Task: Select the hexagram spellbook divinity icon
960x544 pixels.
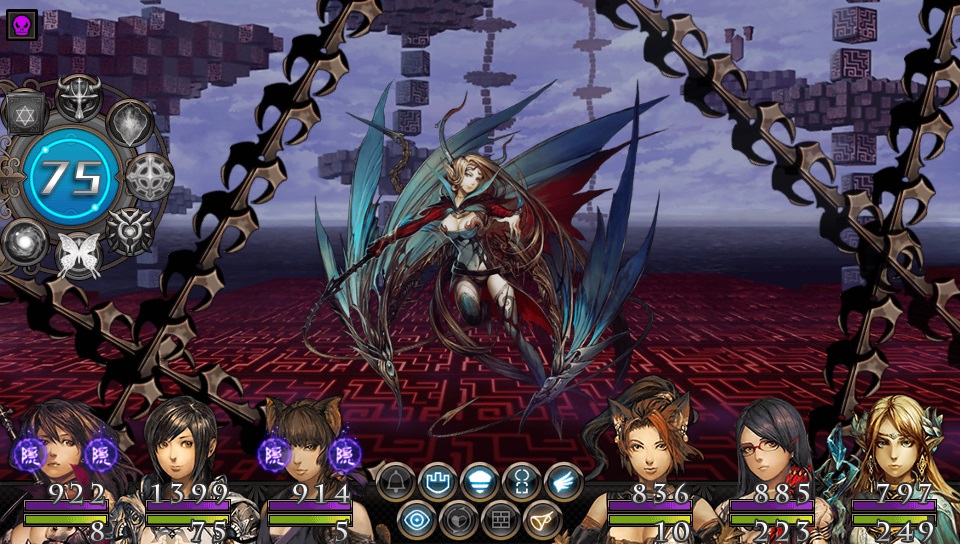Action: (x=26, y=112)
